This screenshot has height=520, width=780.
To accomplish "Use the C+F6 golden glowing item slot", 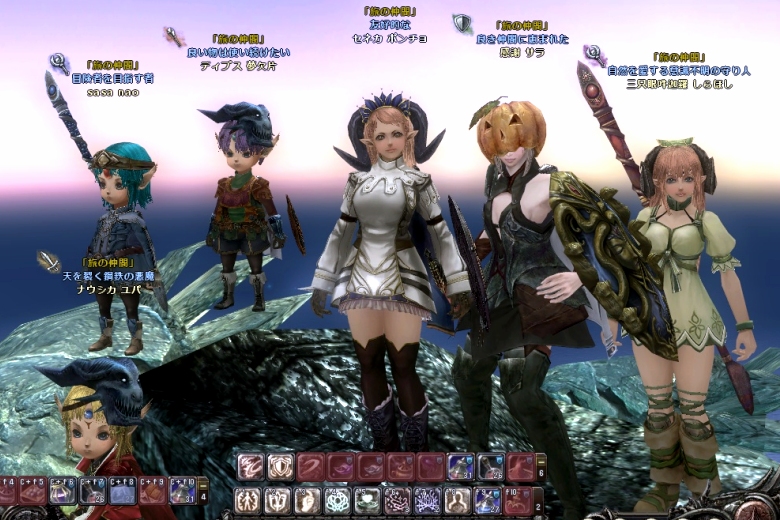I will tap(63, 491).
